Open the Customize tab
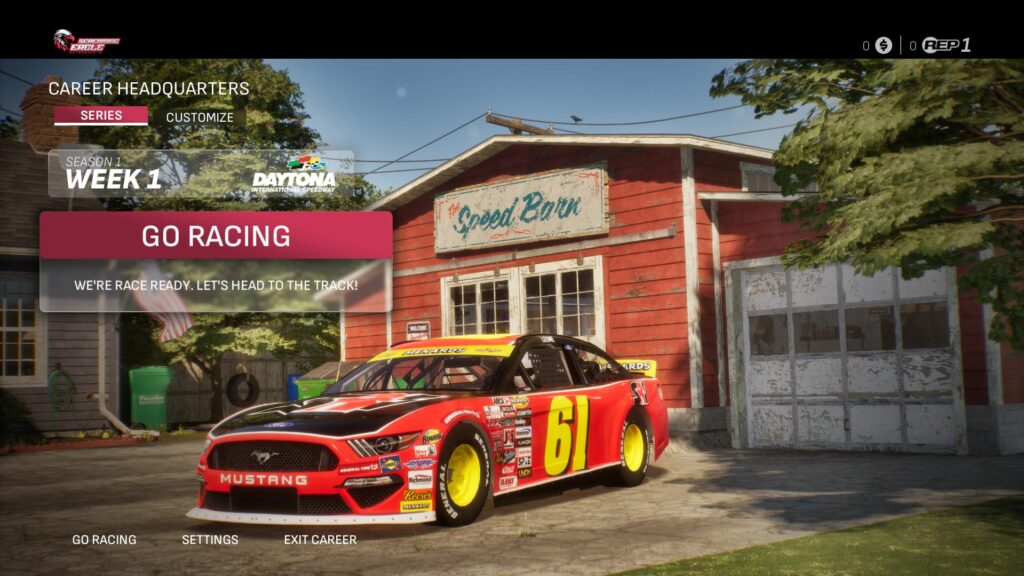Viewport: 1024px width, 576px height. tap(199, 117)
